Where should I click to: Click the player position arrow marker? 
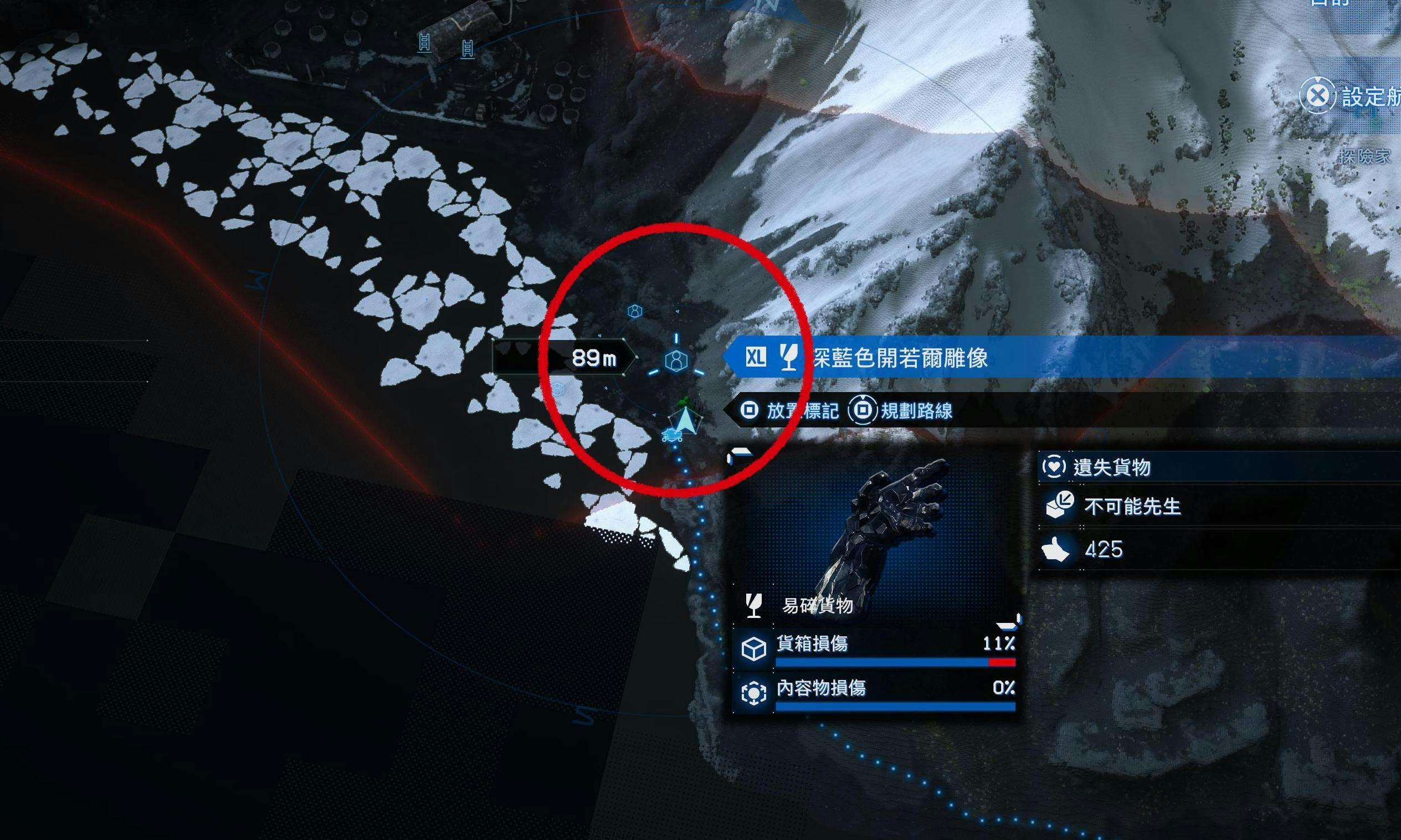[x=685, y=421]
